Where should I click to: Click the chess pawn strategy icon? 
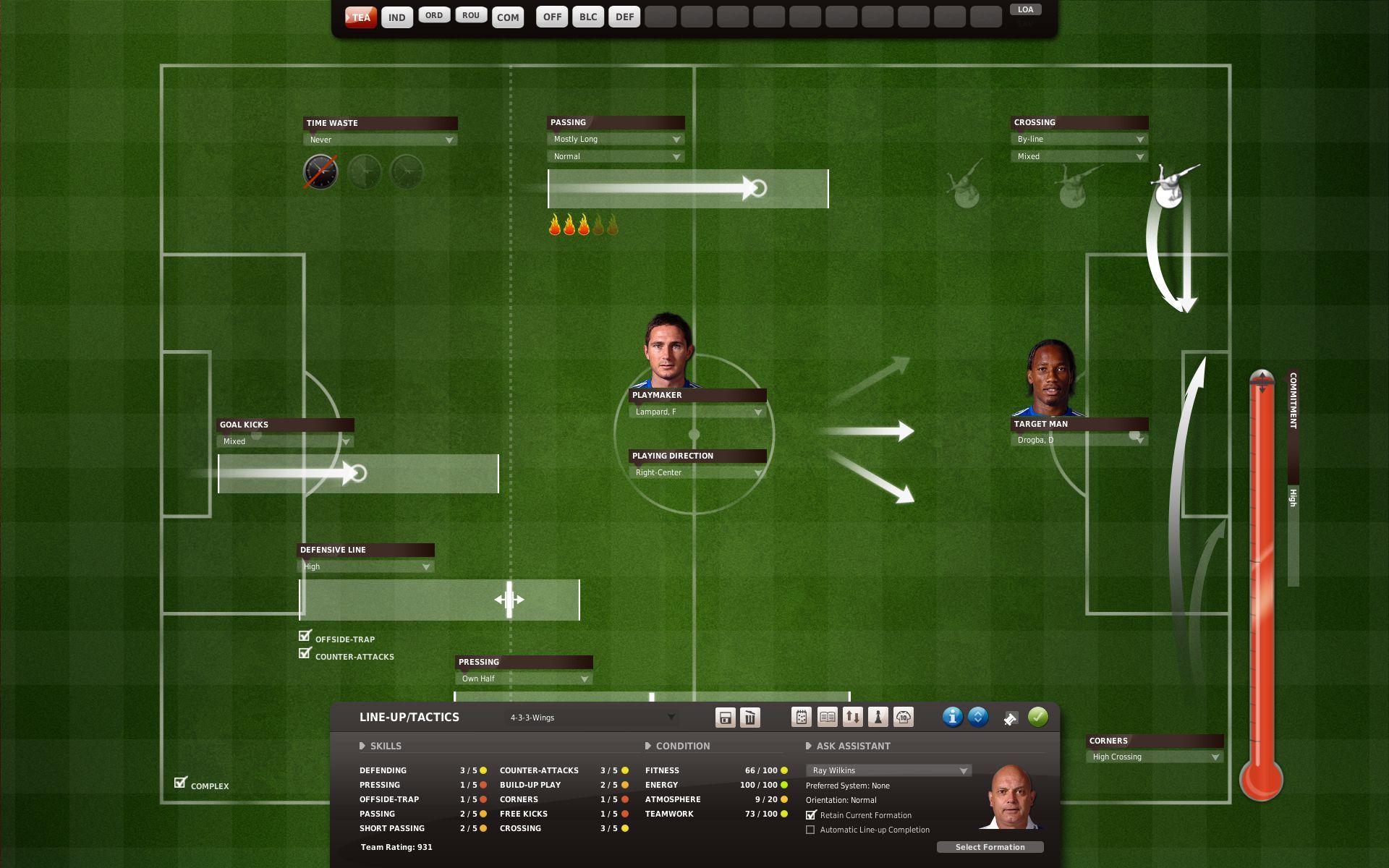[878, 718]
